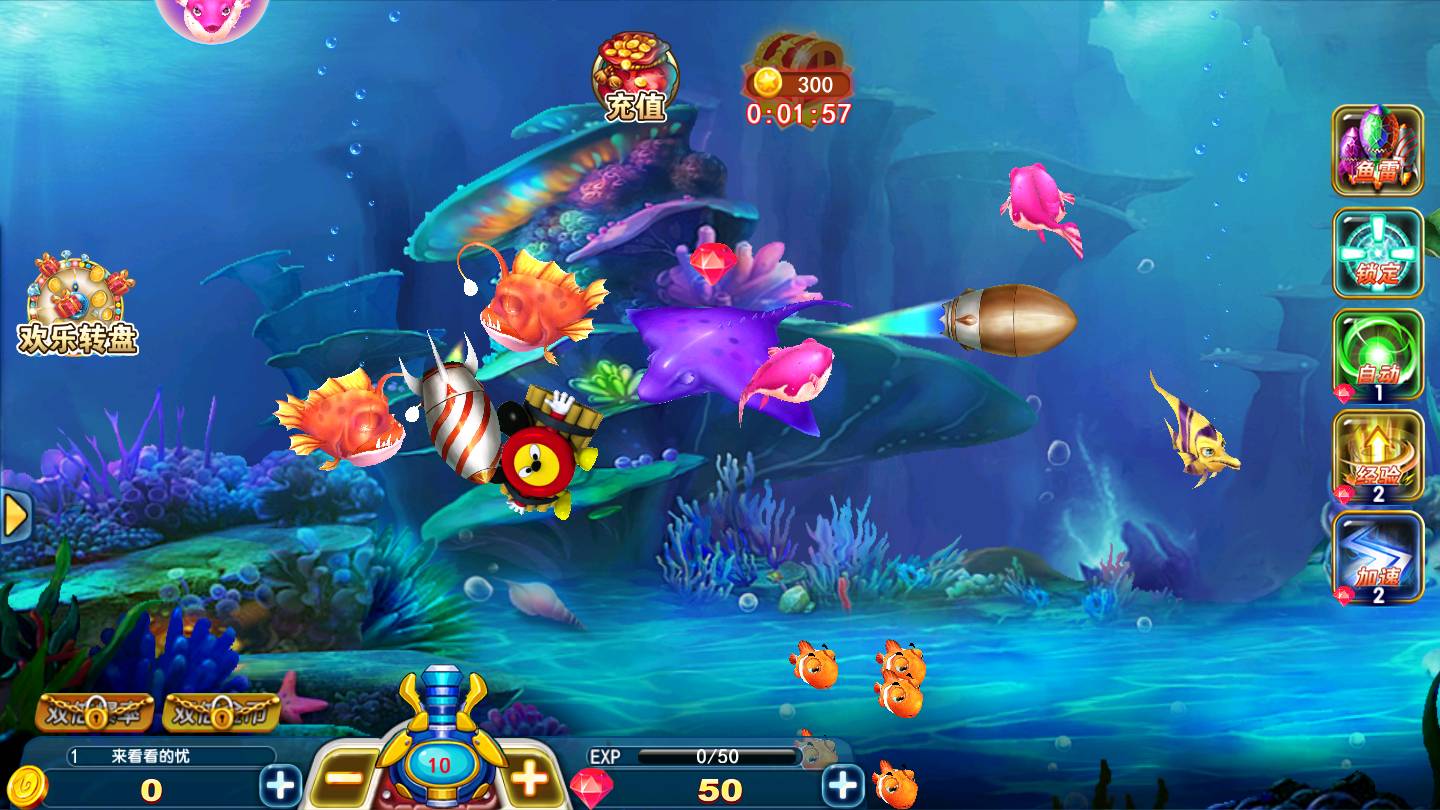Tap the locked 双倍金币 button

coord(221,713)
